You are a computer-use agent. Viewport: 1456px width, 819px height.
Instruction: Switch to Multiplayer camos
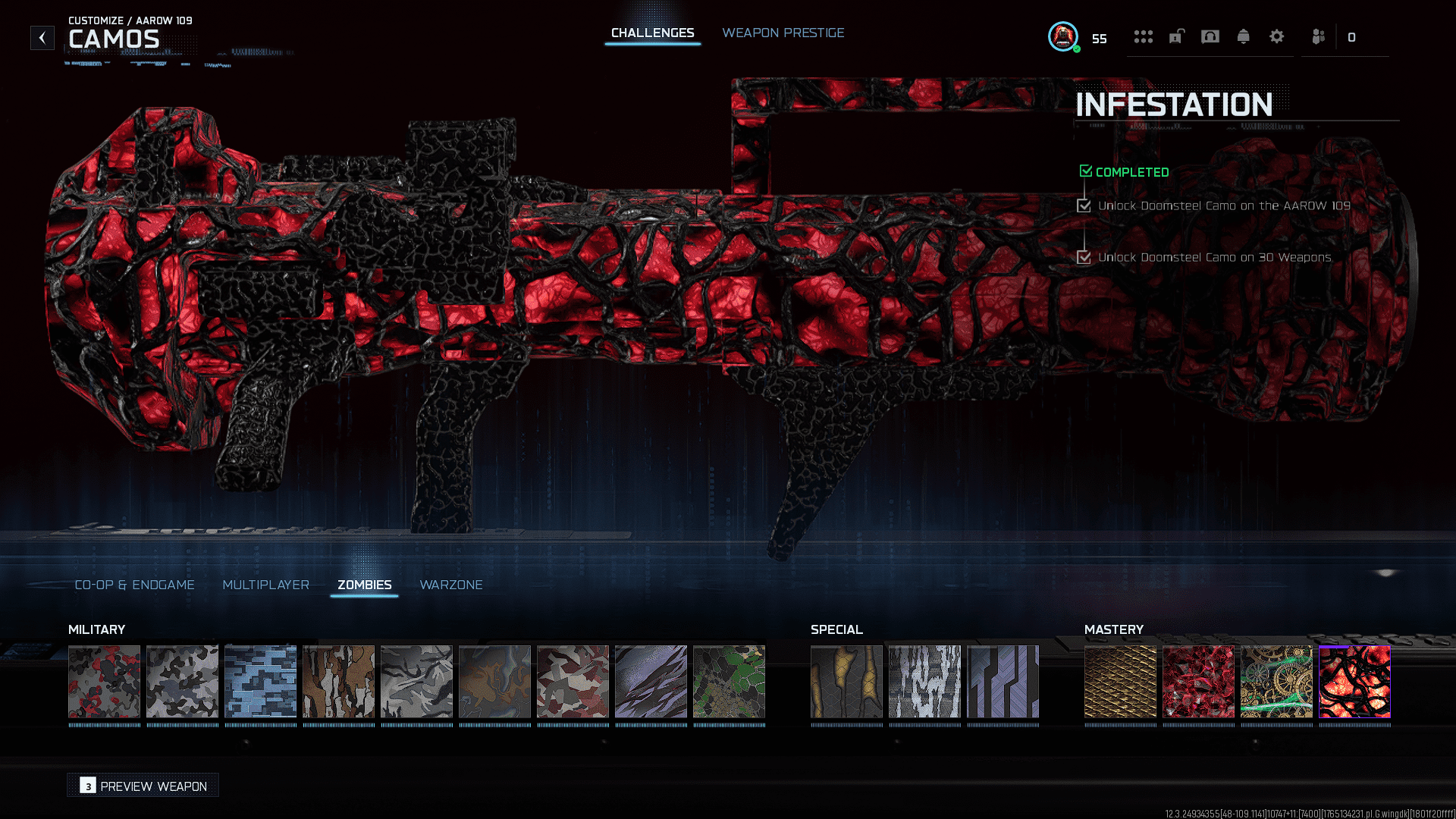click(265, 585)
